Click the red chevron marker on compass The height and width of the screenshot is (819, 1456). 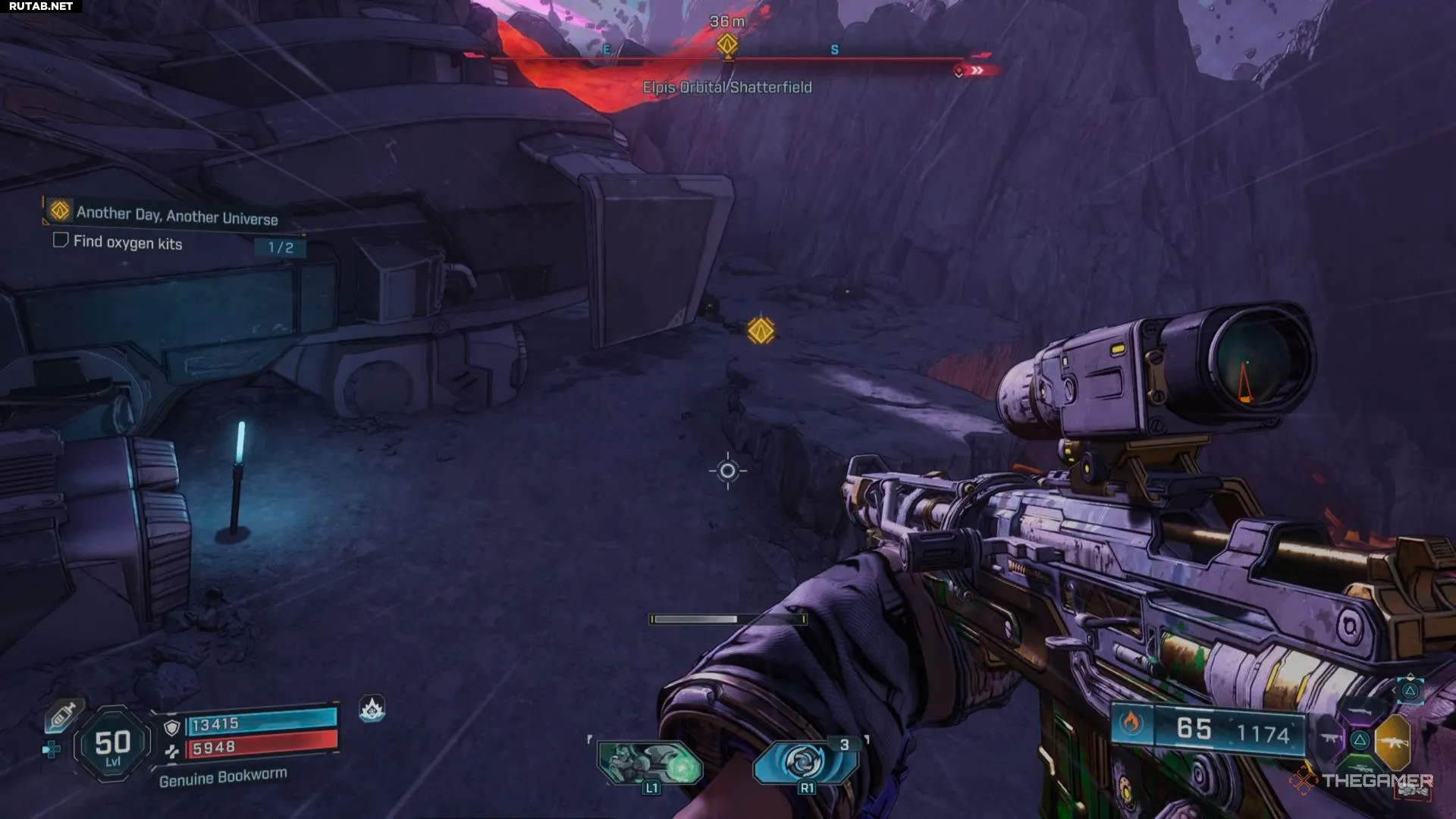tap(978, 71)
